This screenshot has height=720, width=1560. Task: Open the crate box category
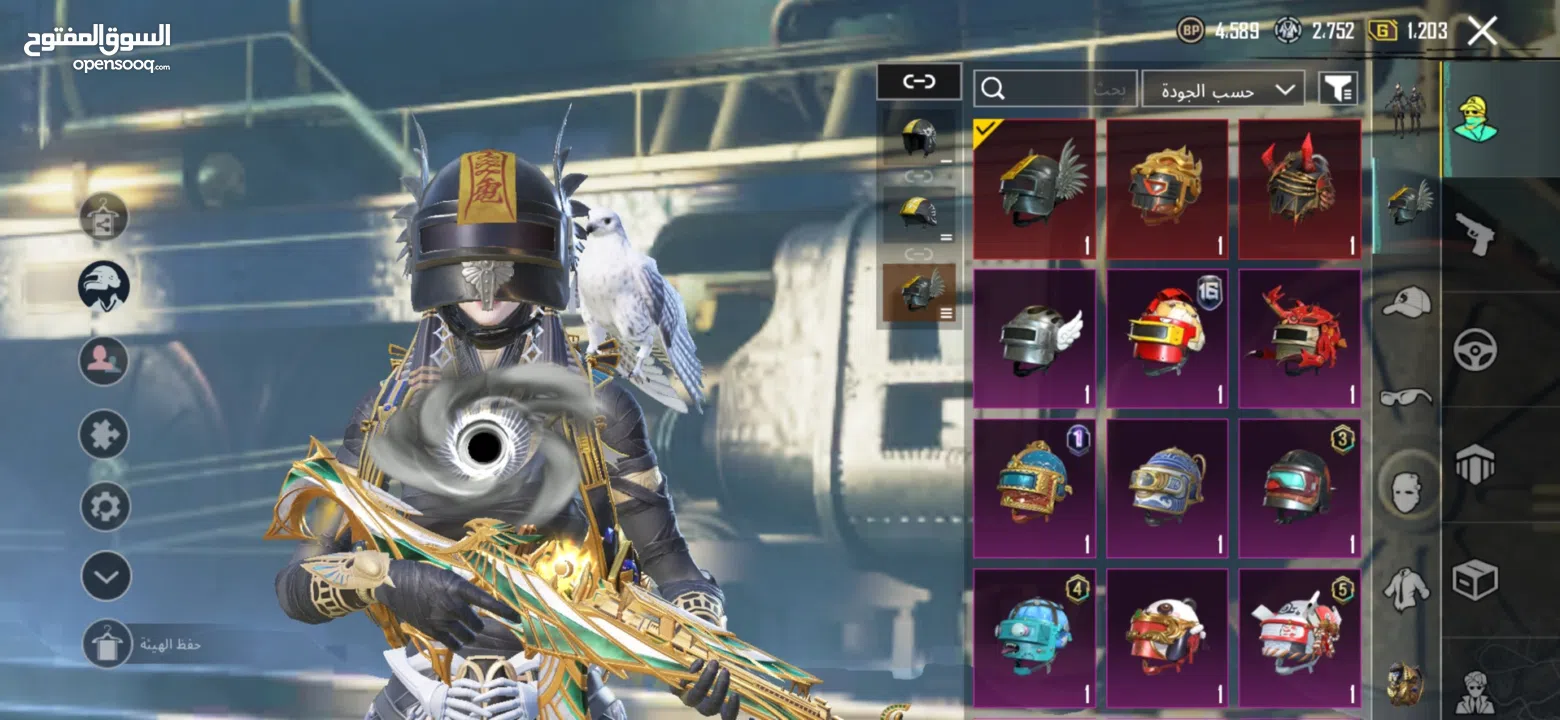(1475, 578)
